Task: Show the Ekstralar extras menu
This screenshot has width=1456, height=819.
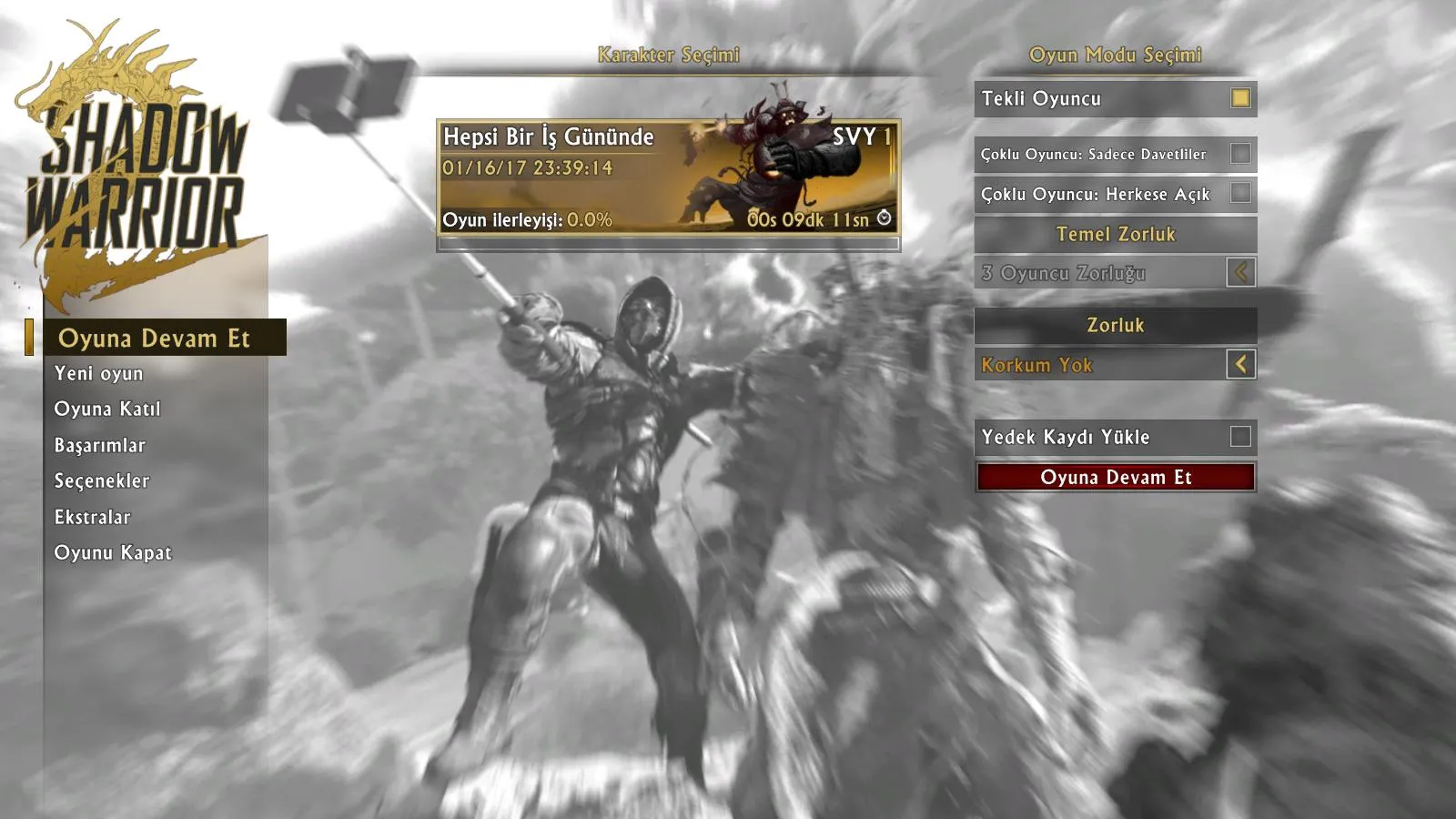Action: pyautogui.click(x=93, y=517)
